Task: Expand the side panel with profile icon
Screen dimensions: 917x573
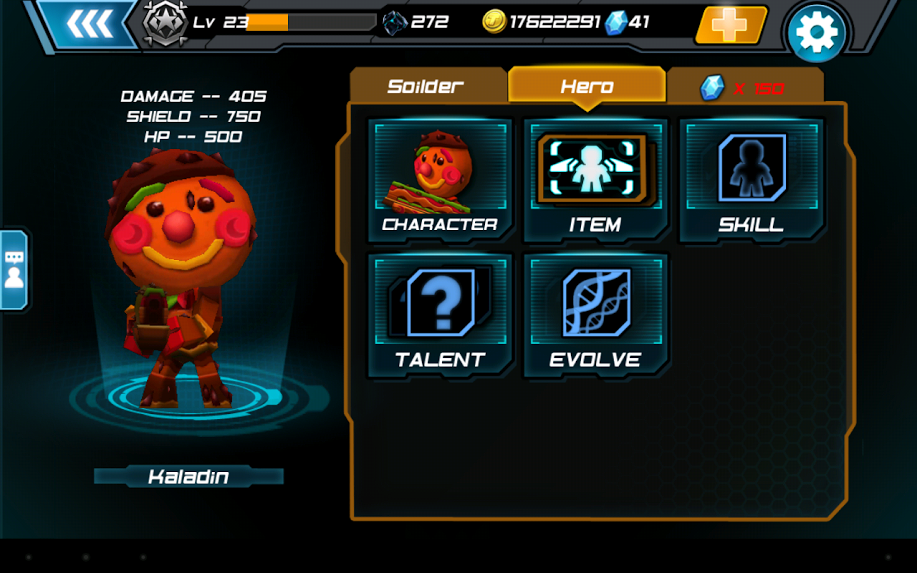Action: tap(14, 270)
